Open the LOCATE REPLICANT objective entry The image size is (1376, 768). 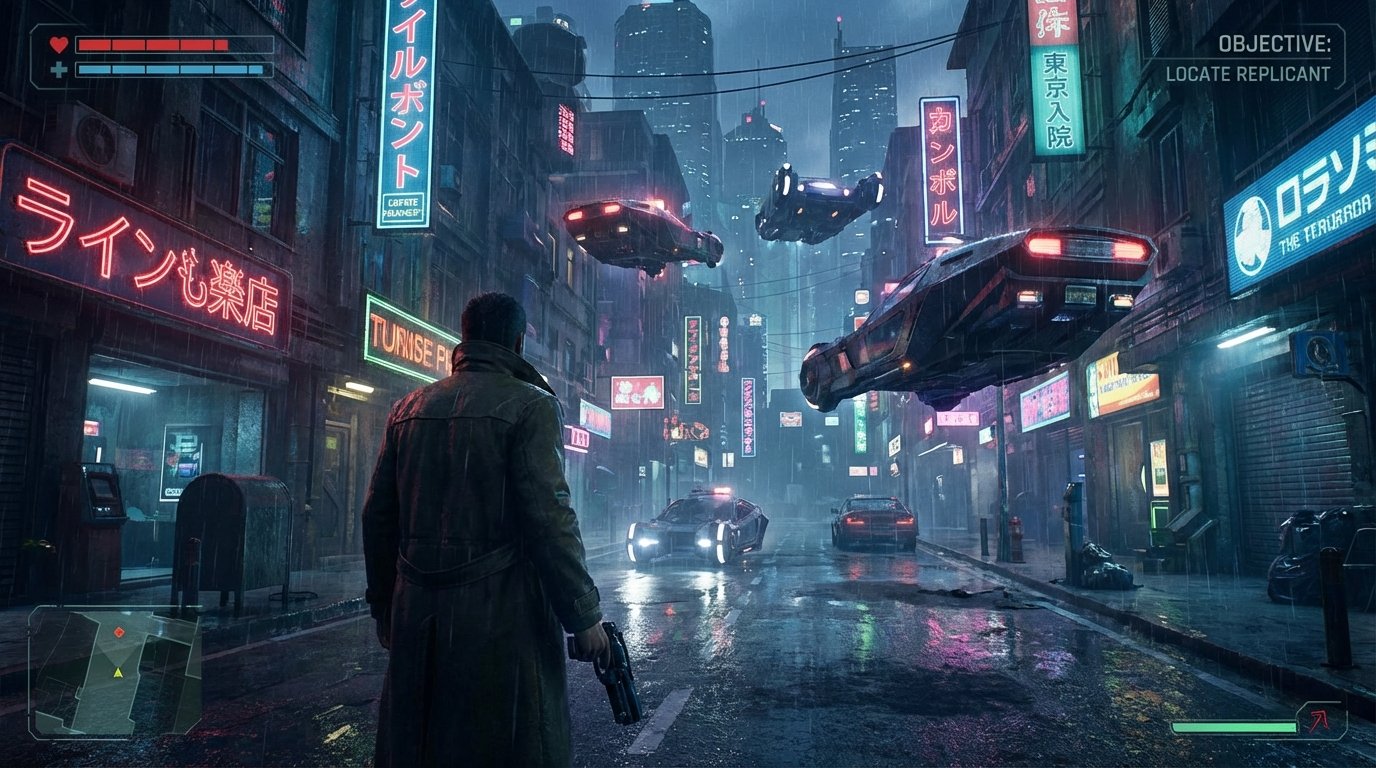(x=1250, y=72)
